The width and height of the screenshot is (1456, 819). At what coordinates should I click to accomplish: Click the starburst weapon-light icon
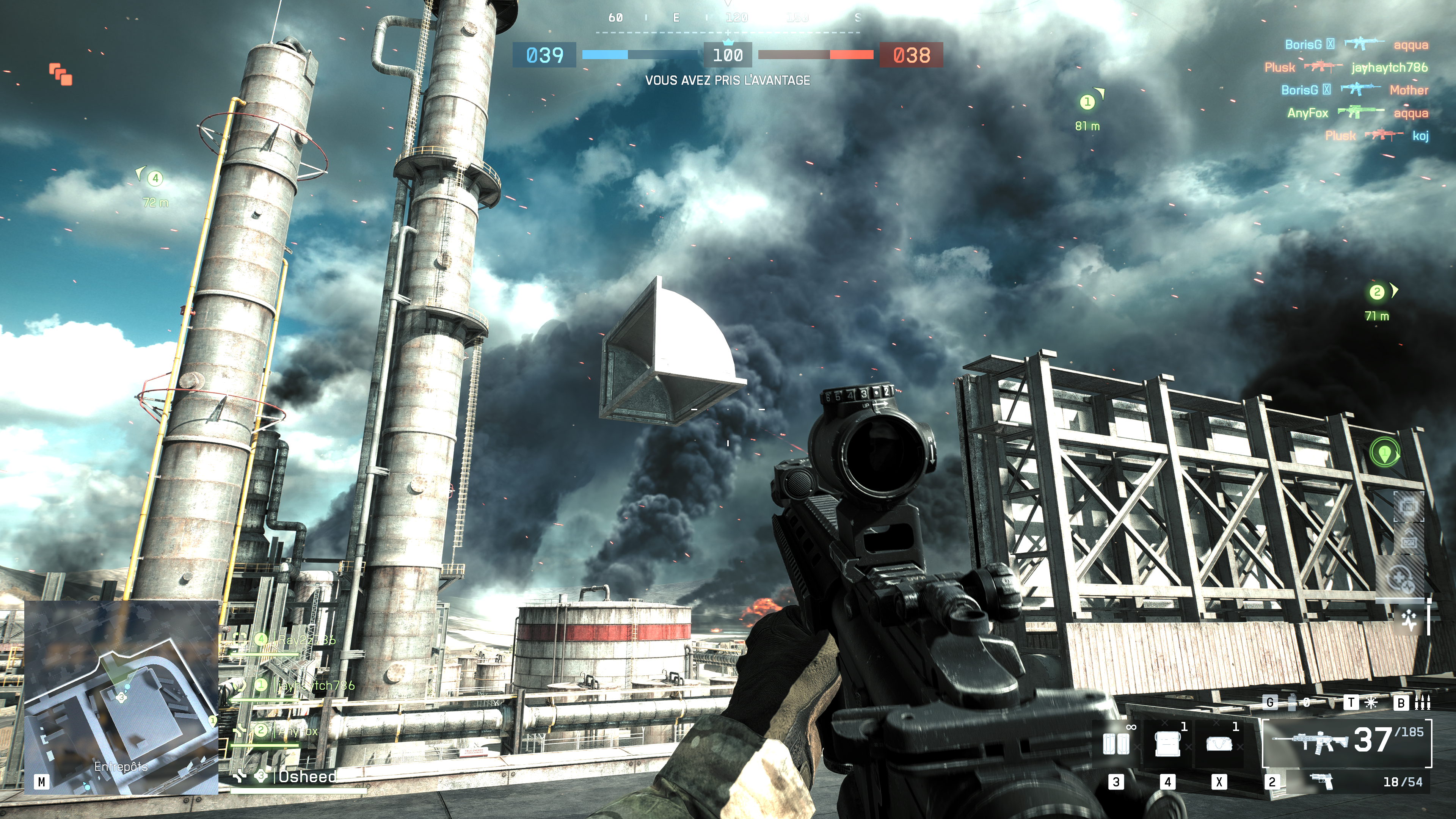pyautogui.click(x=1371, y=703)
